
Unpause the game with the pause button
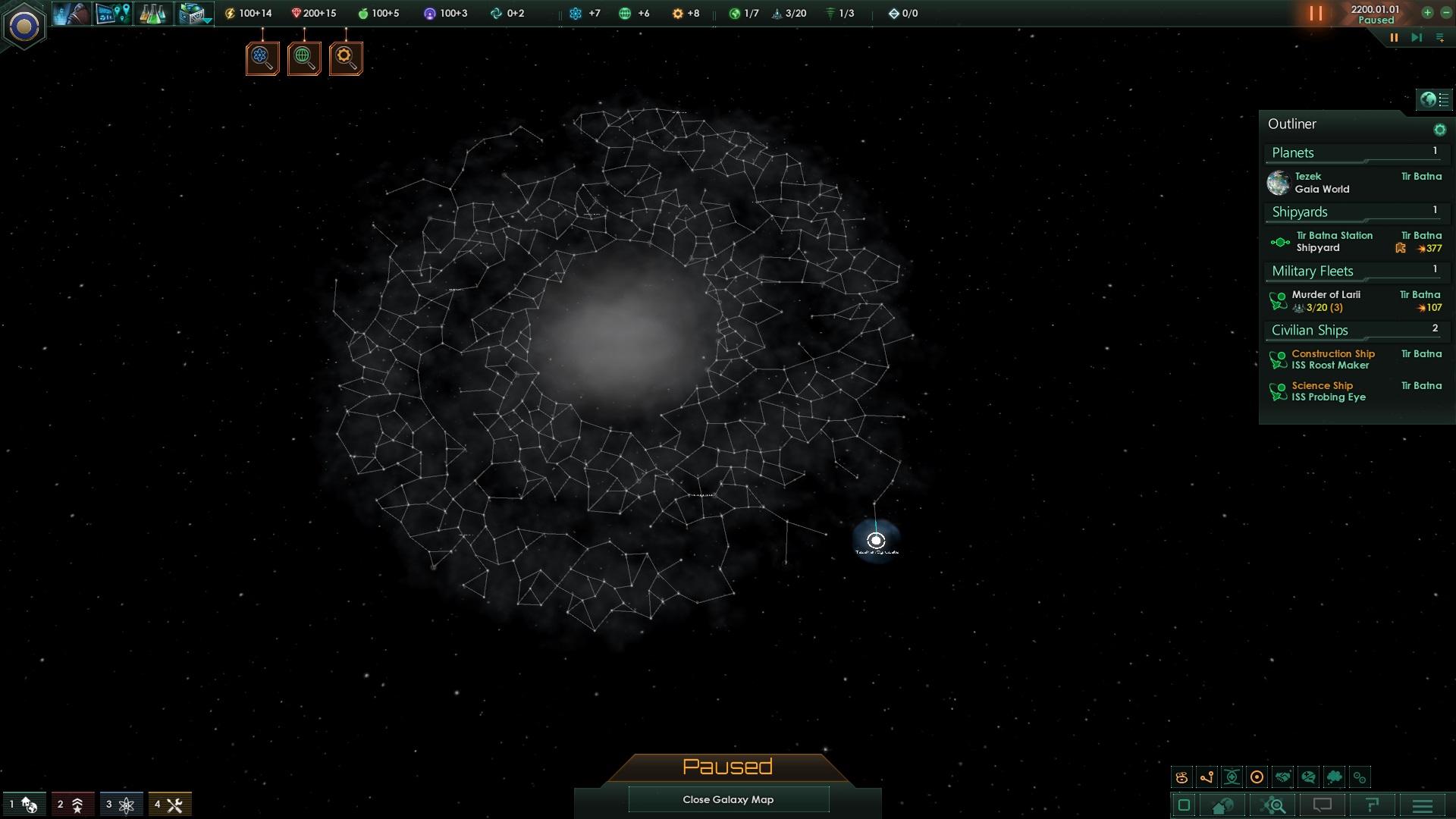(x=1314, y=13)
